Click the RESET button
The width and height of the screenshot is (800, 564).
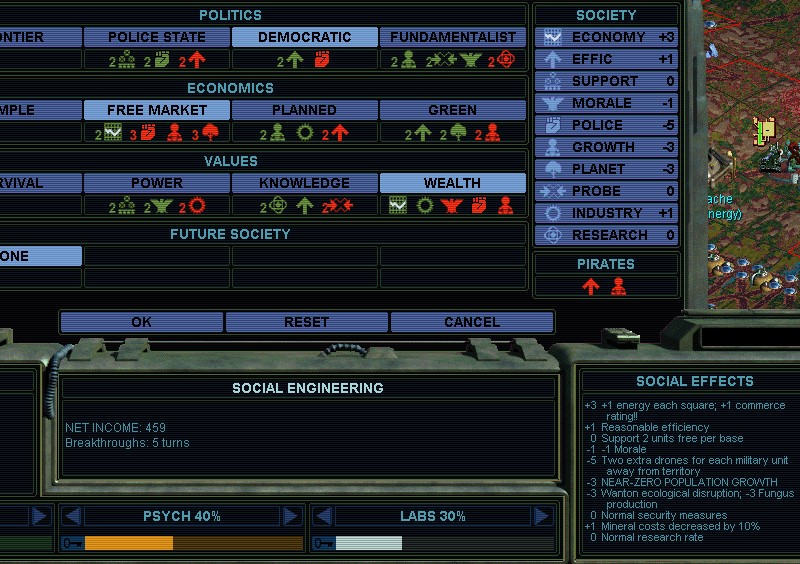click(x=306, y=322)
